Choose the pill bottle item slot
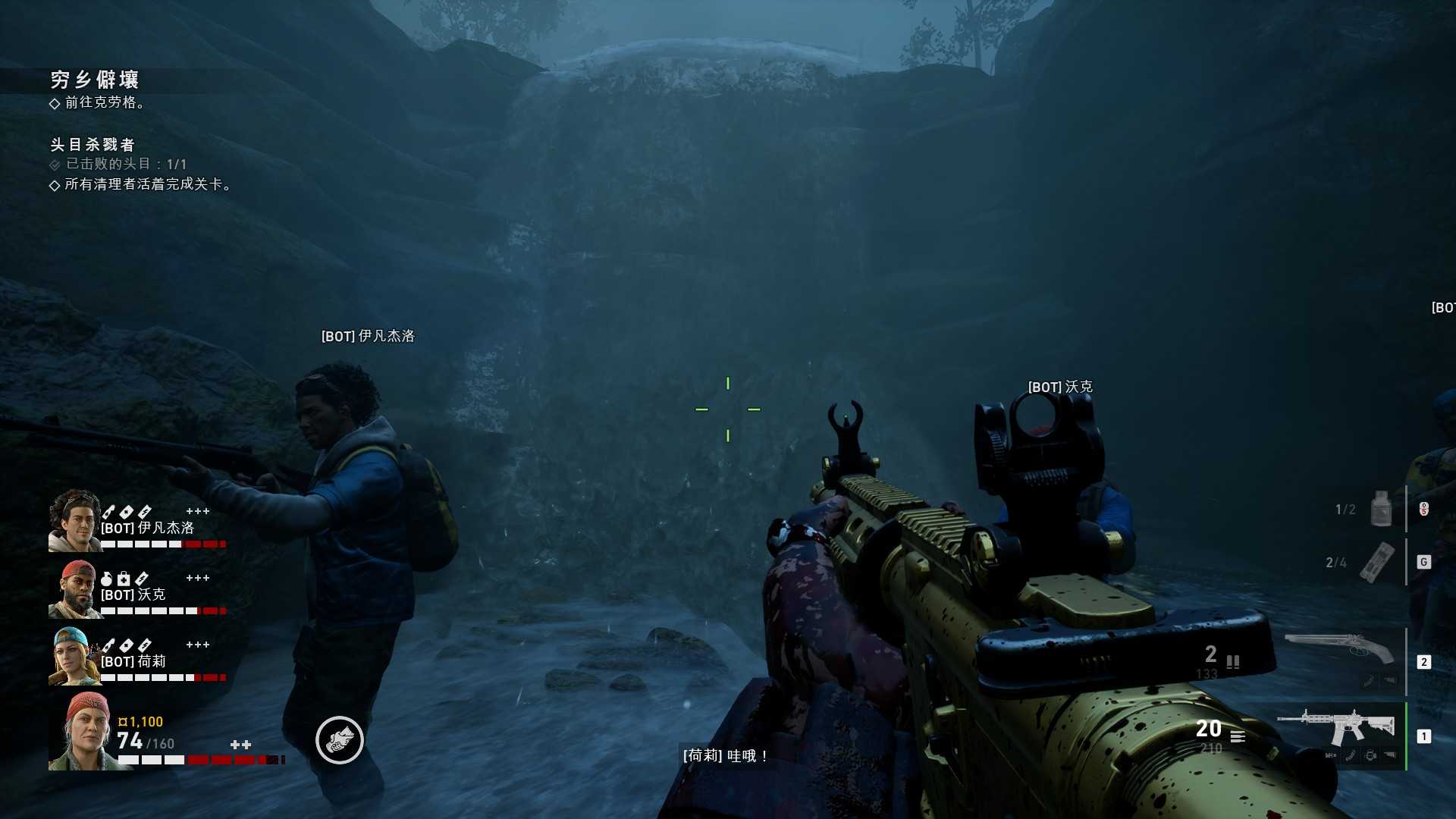The height and width of the screenshot is (819, 1456). (x=1381, y=508)
